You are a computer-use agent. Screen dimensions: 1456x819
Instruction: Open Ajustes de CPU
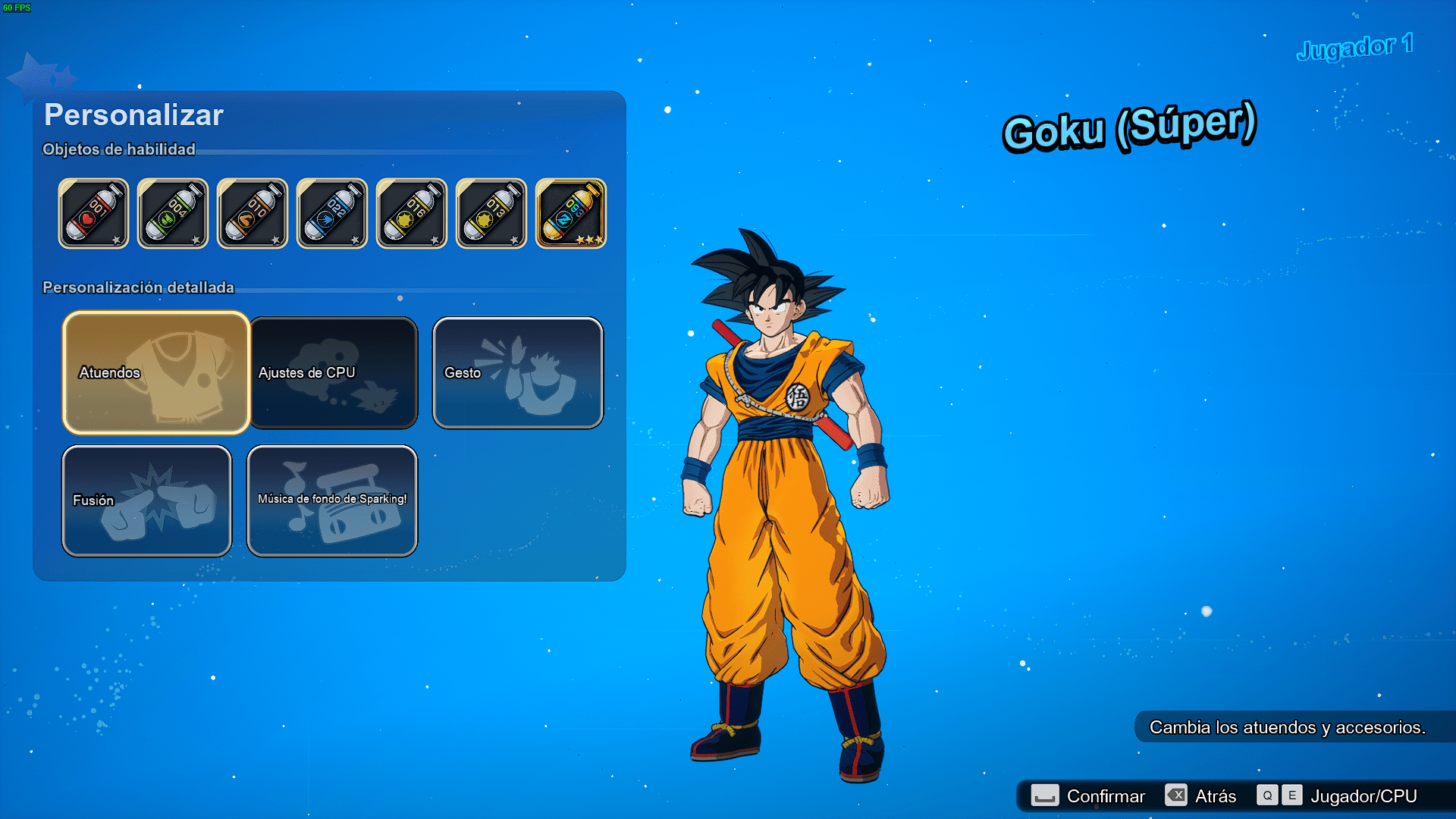point(334,372)
